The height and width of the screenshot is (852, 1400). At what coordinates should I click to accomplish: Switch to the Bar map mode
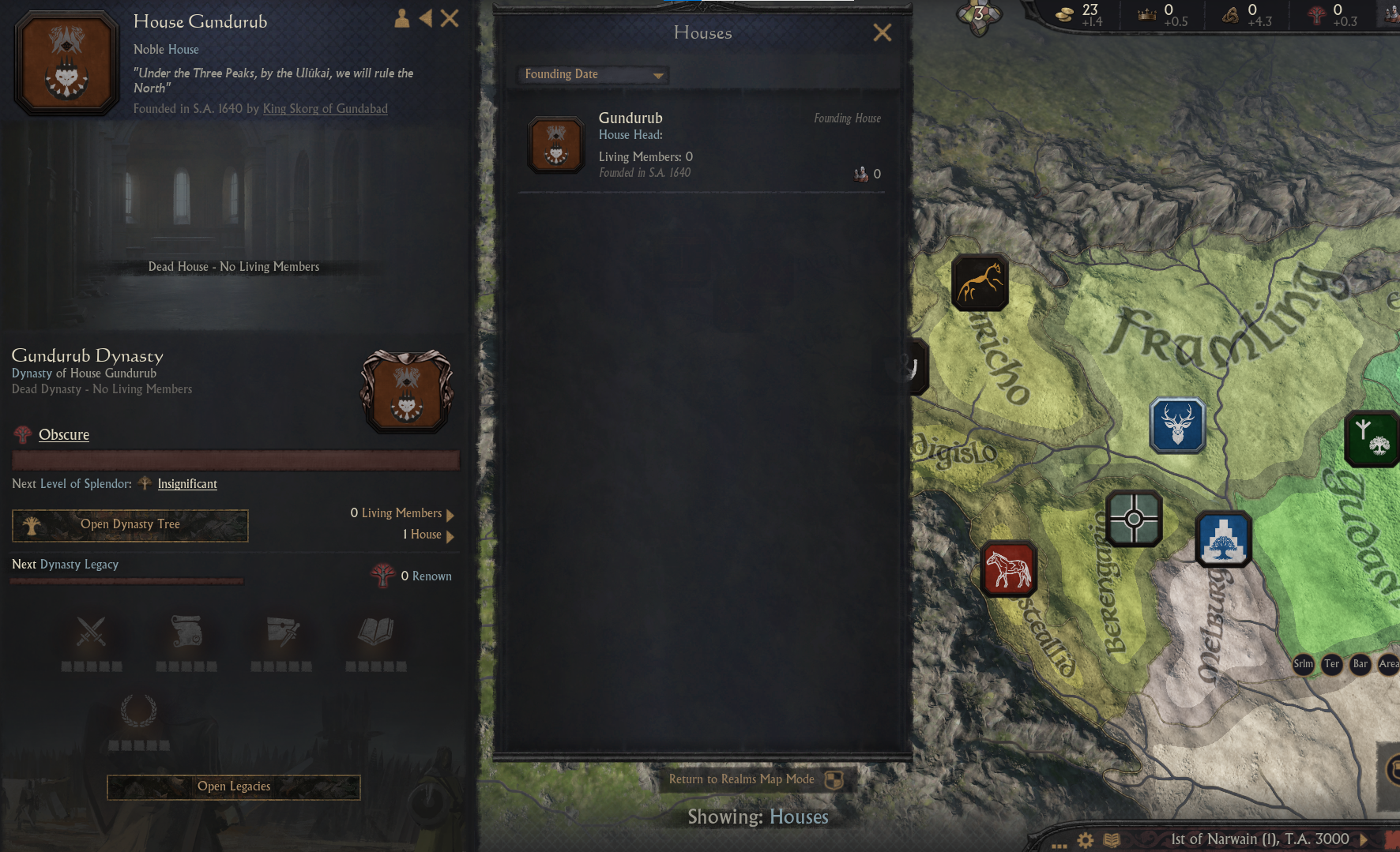click(1360, 663)
